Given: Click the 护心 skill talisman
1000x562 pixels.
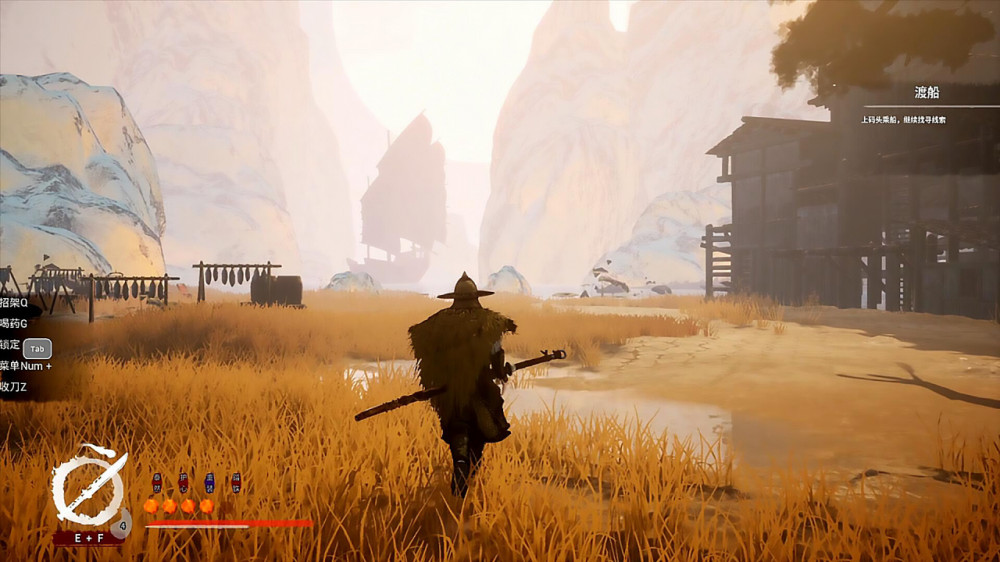Looking at the screenshot, I should click(x=183, y=483).
